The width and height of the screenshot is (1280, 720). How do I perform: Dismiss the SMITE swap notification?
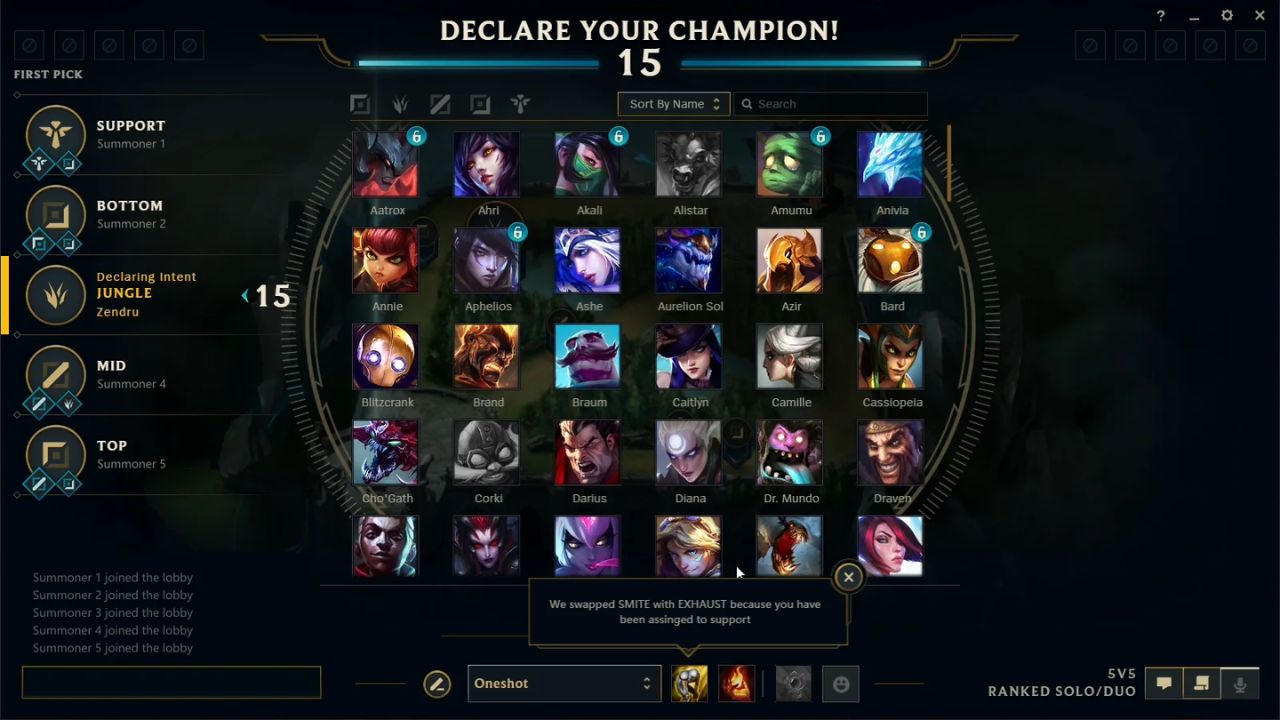[x=848, y=577]
